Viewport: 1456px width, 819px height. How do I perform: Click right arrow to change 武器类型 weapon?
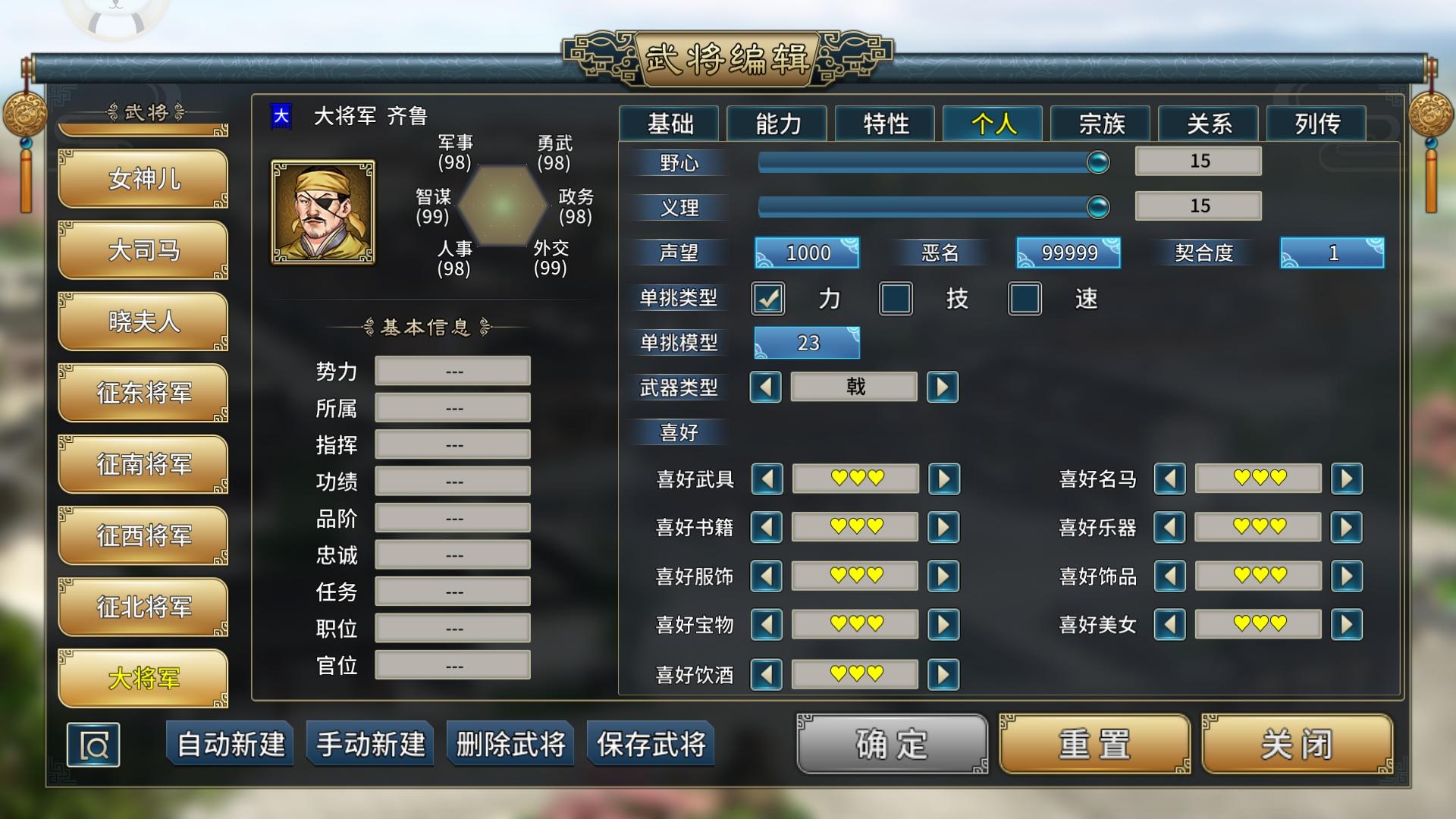(x=943, y=387)
